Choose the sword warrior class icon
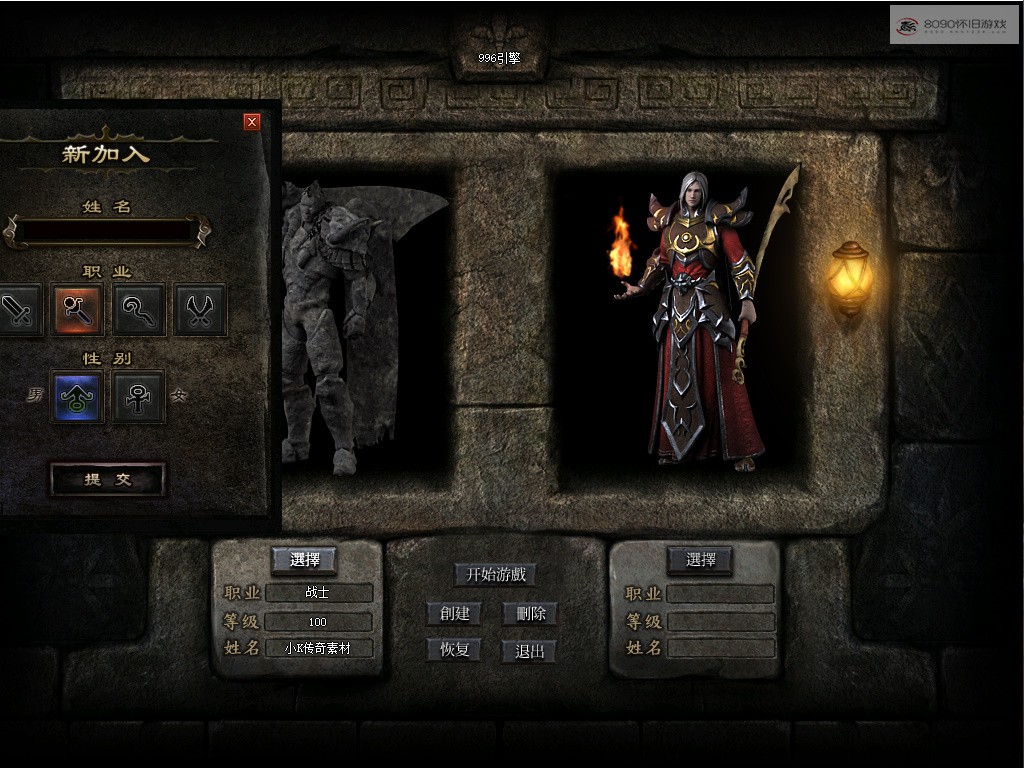 tap(20, 310)
